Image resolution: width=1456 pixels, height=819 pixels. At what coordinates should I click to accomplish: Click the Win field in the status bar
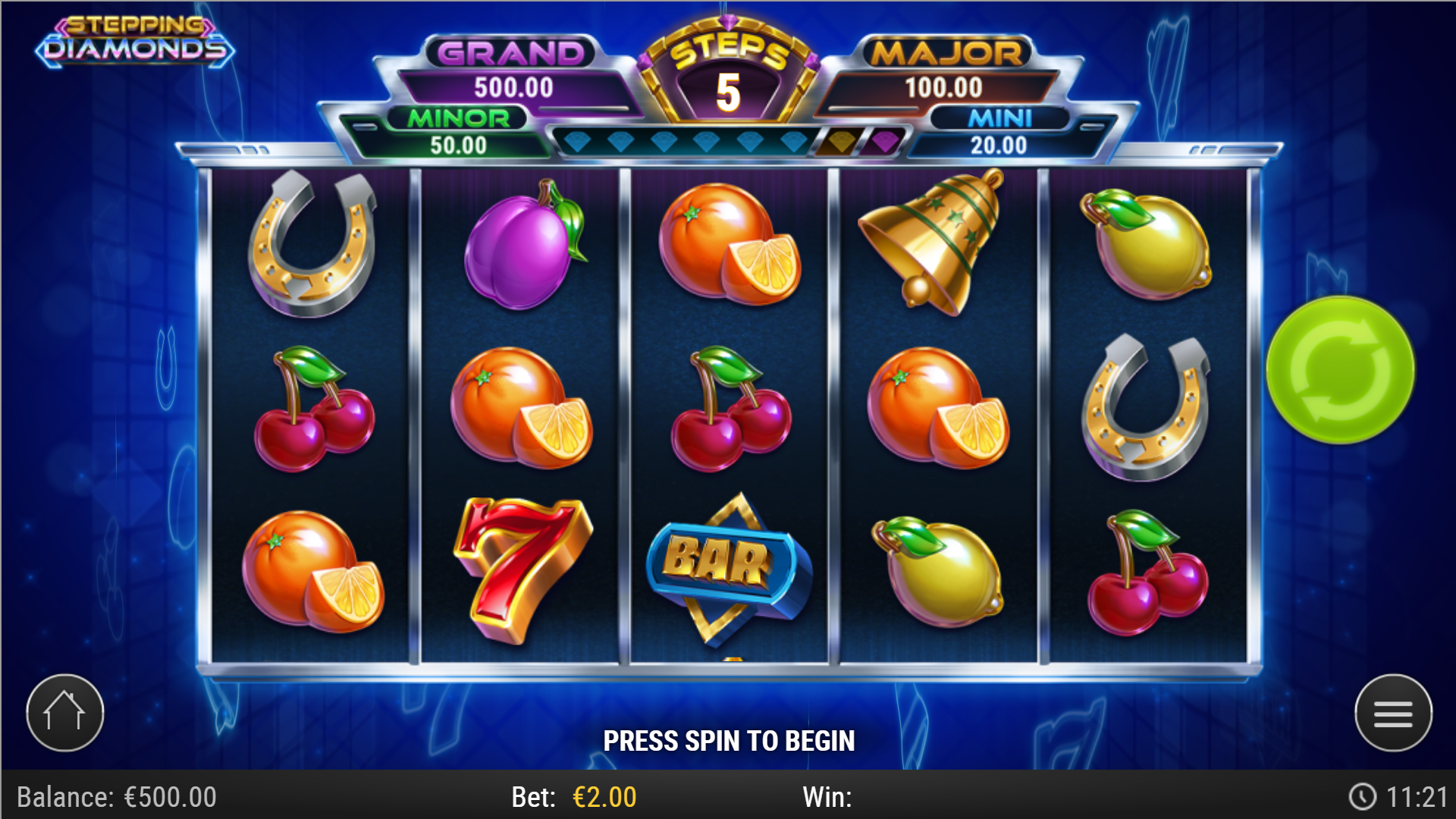click(827, 797)
